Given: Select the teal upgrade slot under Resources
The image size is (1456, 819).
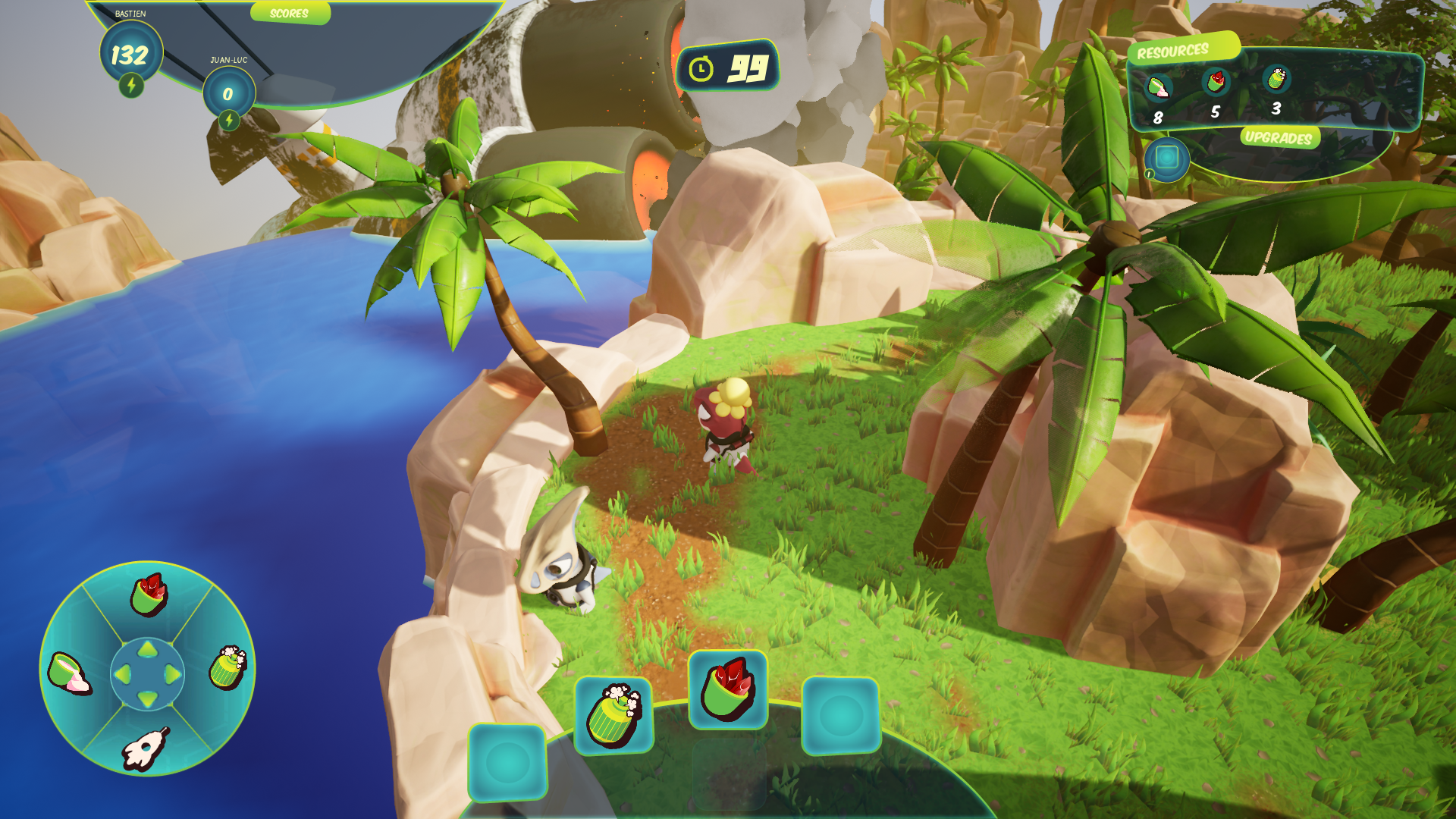Looking at the screenshot, I should point(1167,158).
